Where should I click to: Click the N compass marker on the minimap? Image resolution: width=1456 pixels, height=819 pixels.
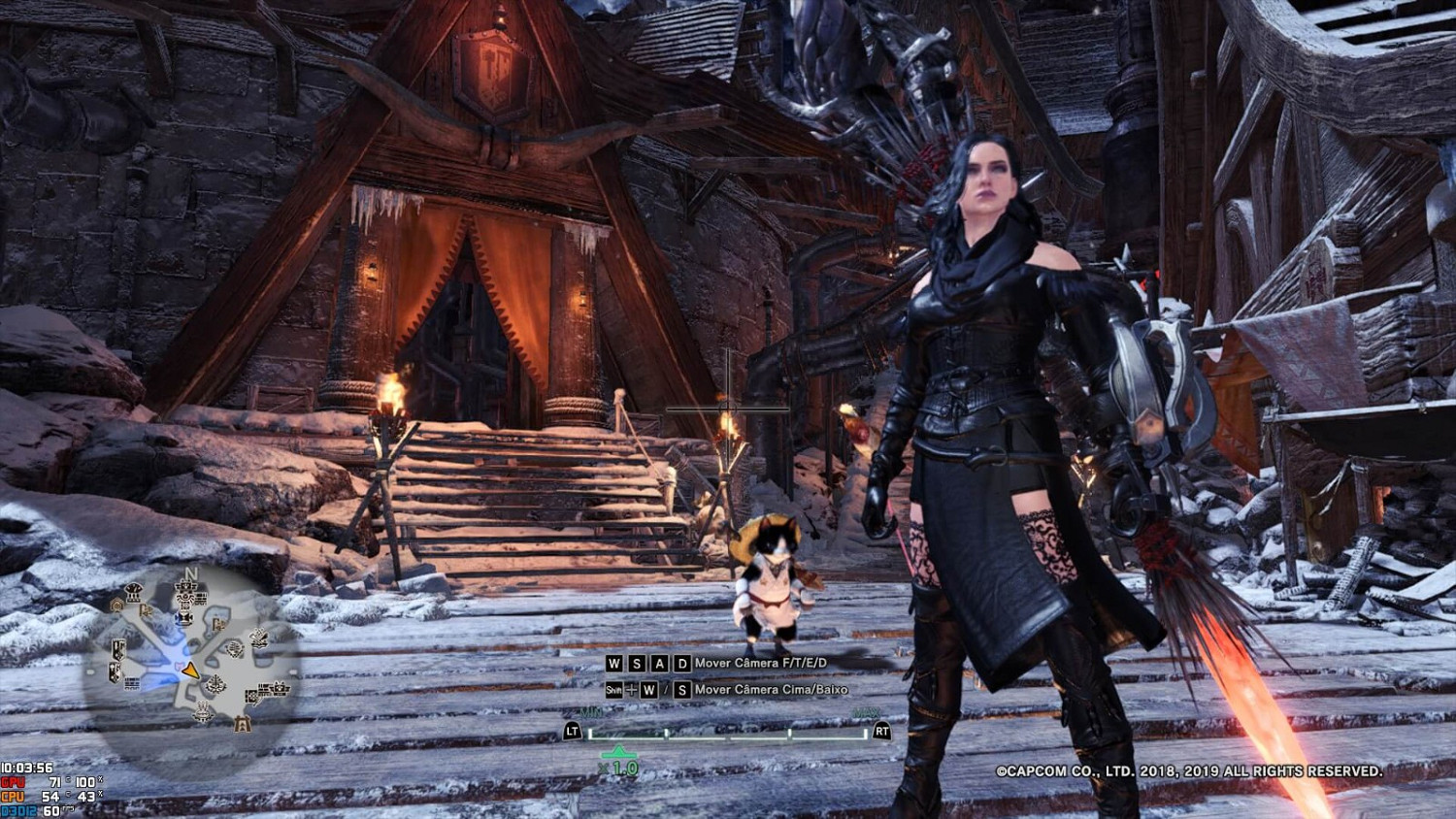coord(190,573)
